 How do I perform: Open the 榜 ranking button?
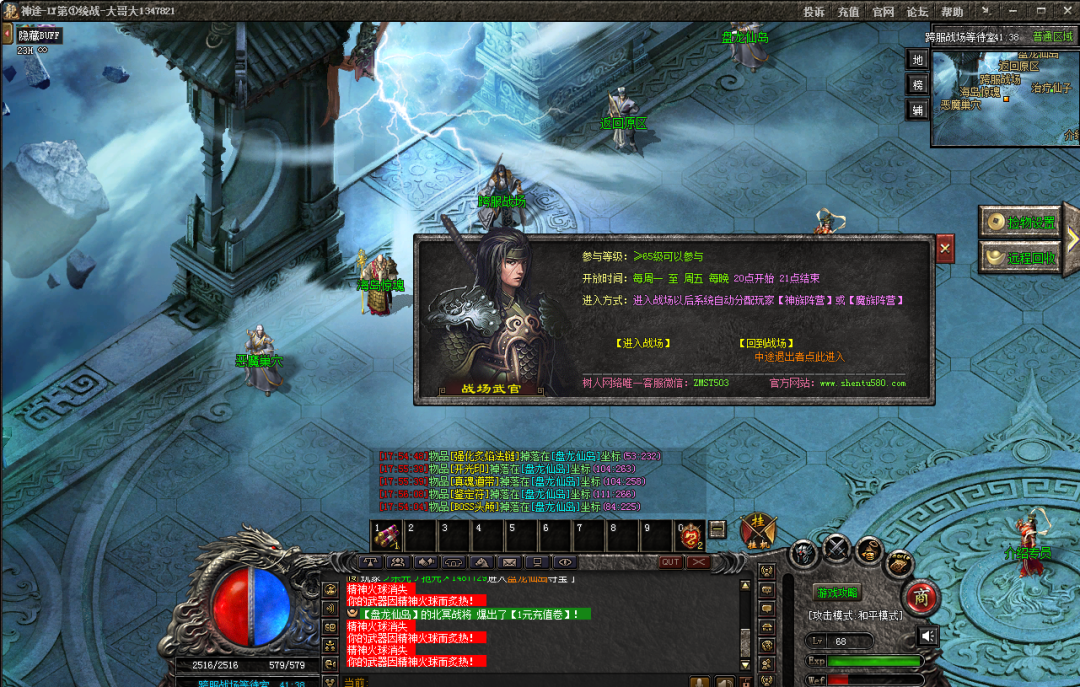(x=917, y=85)
